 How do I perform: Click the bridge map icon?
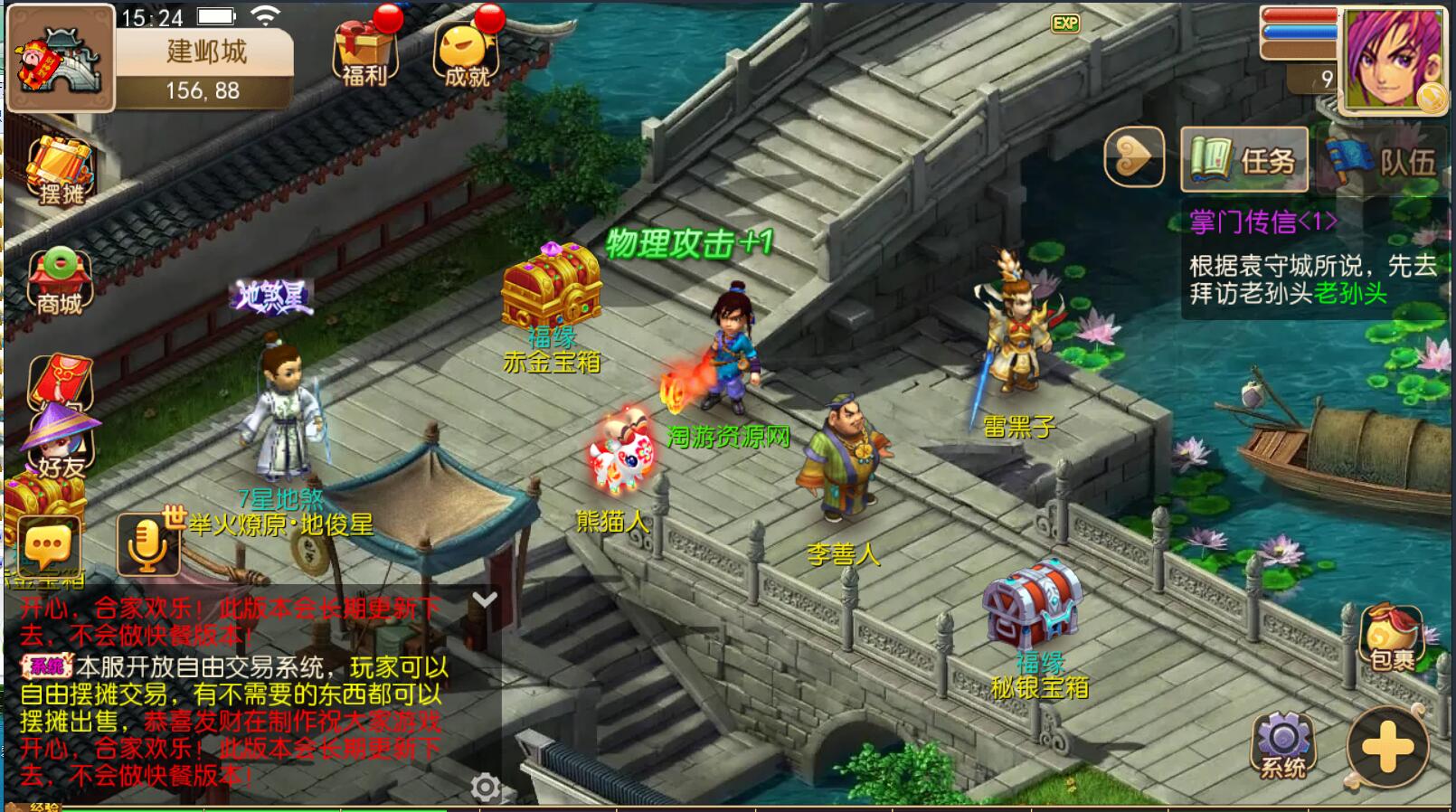click(61, 59)
